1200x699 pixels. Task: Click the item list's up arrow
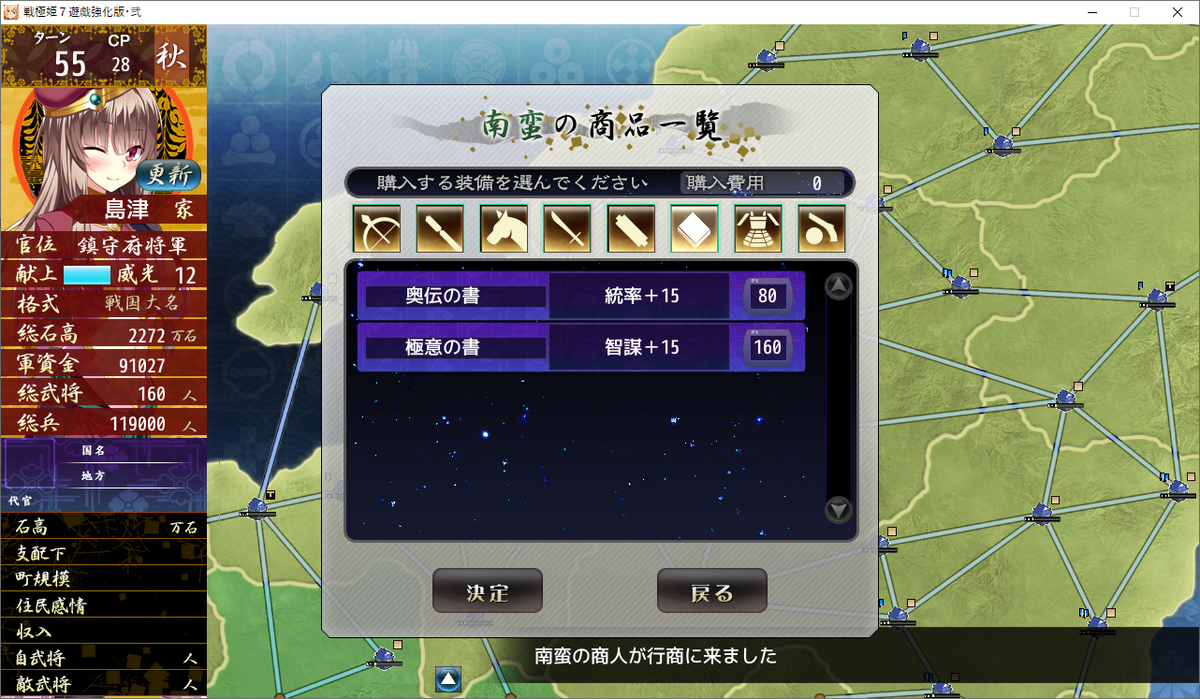pos(838,287)
